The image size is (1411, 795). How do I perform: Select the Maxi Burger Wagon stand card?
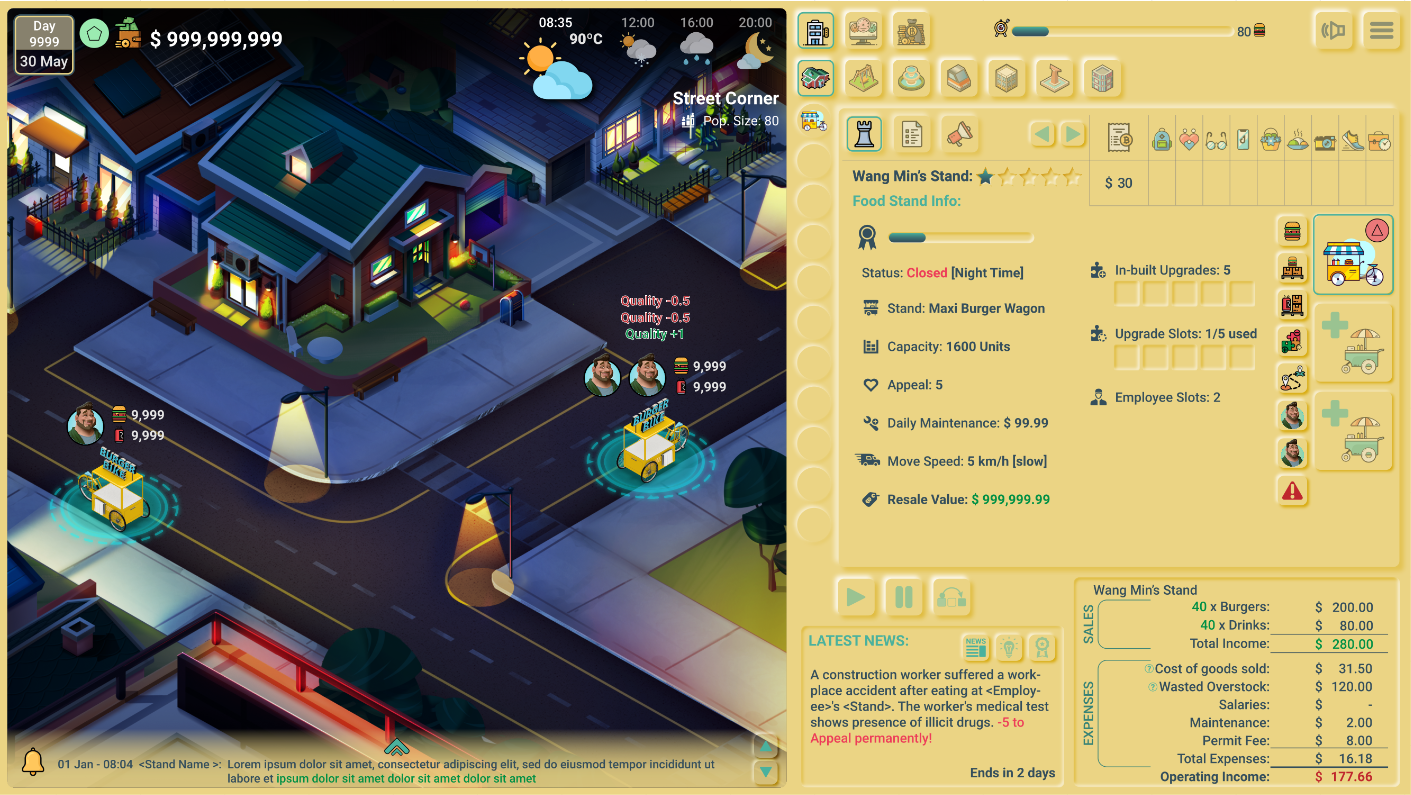(1352, 255)
